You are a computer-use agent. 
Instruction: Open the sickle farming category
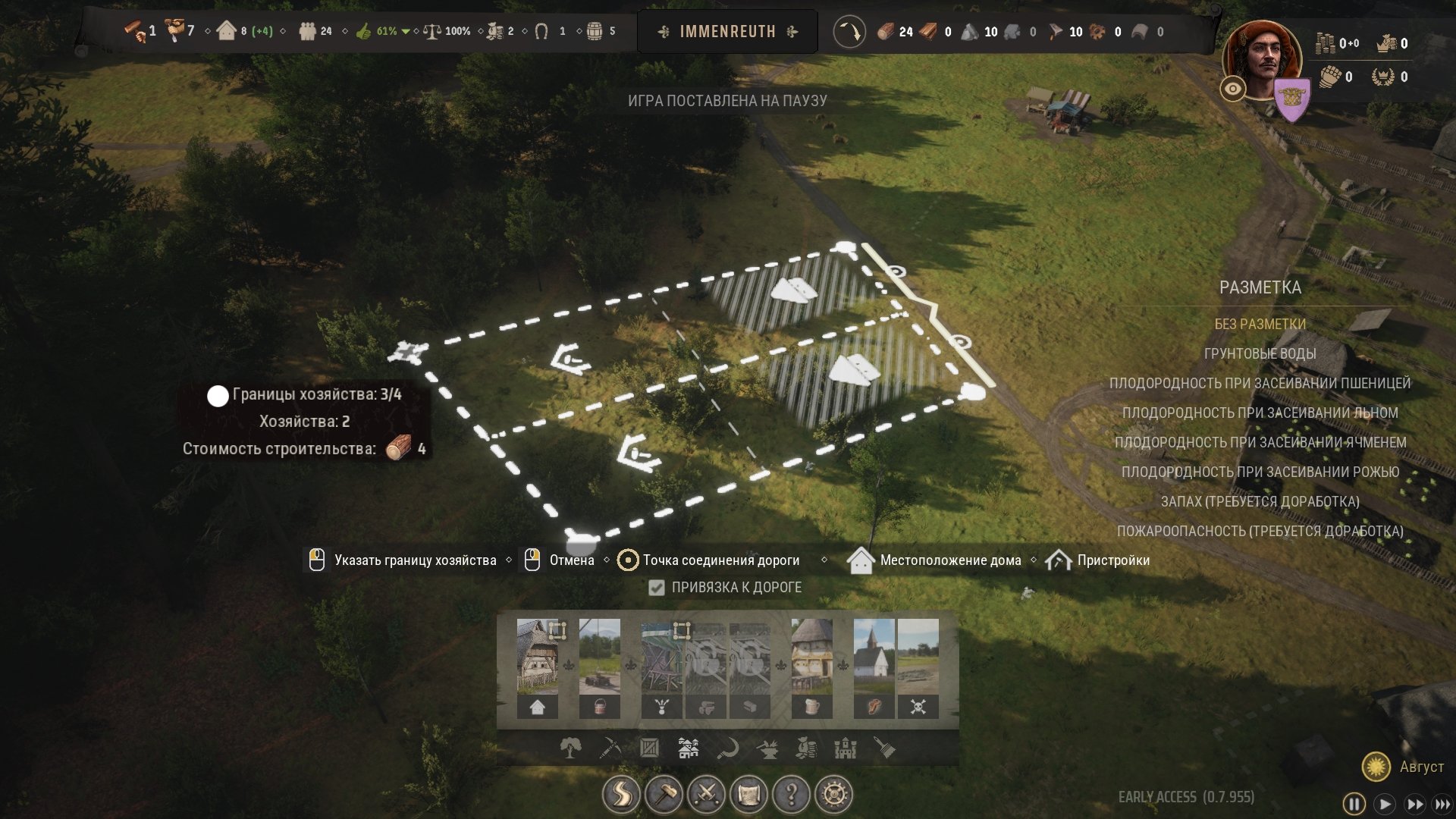click(x=728, y=748)
